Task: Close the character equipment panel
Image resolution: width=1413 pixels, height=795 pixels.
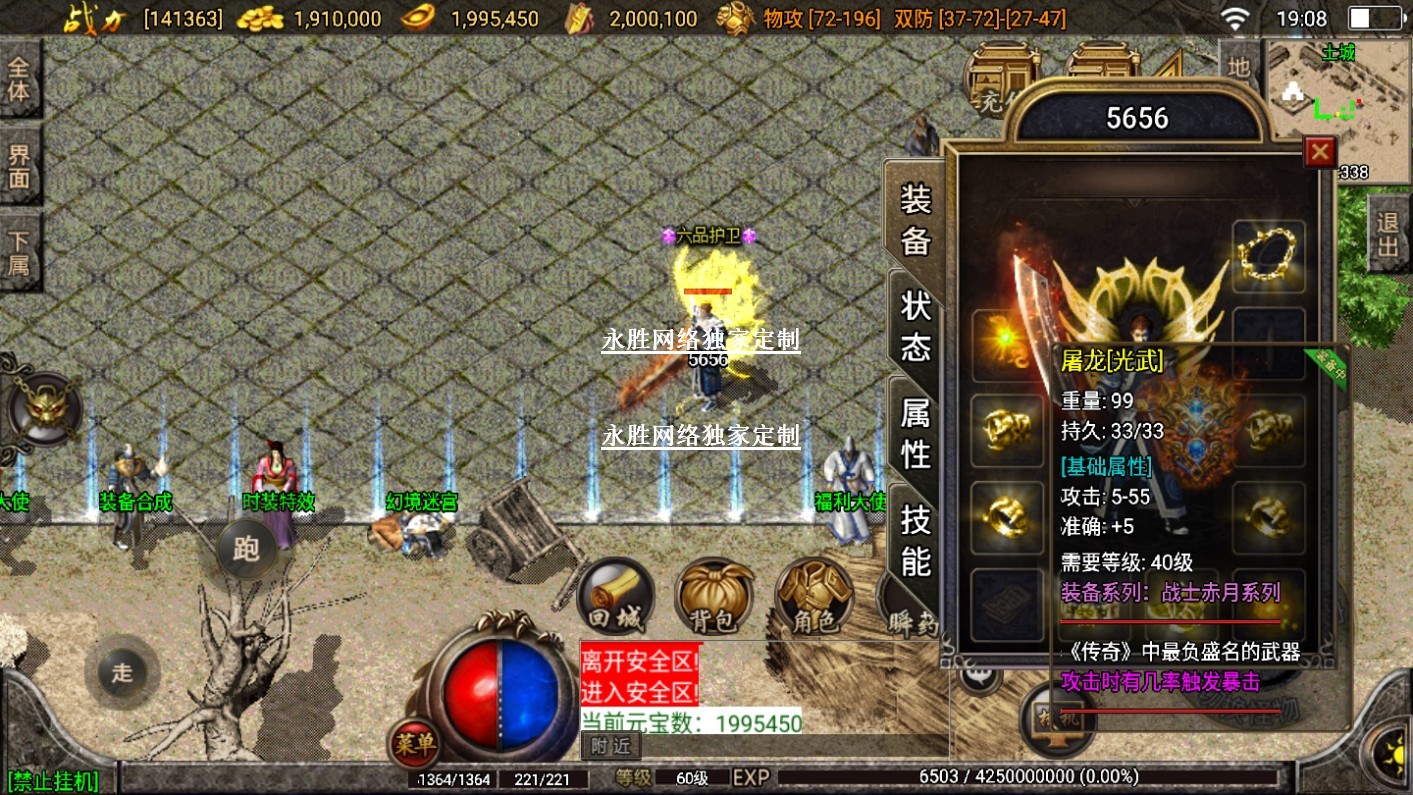Action: tap(1320, 152)
